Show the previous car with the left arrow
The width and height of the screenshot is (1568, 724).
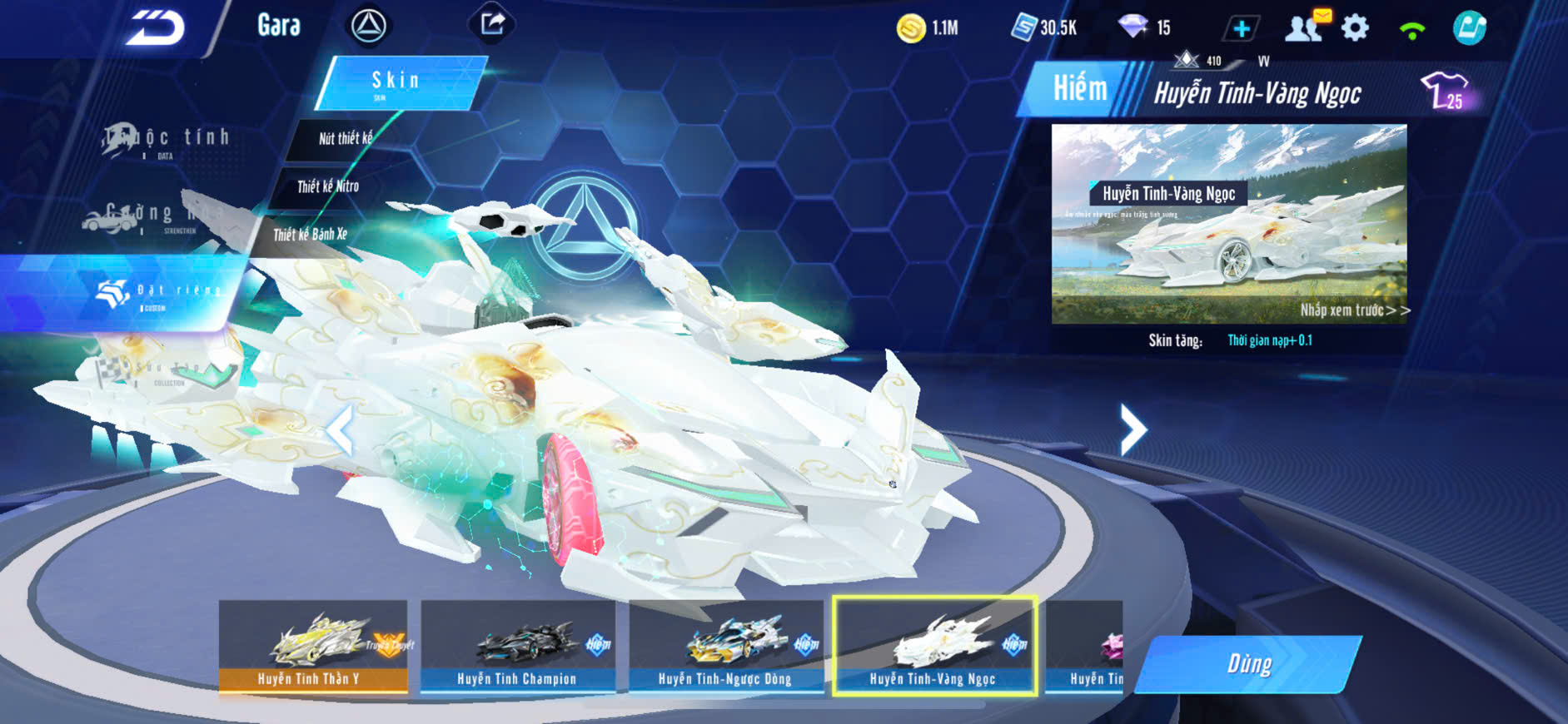pyautogui.click(x=339, y=431)
